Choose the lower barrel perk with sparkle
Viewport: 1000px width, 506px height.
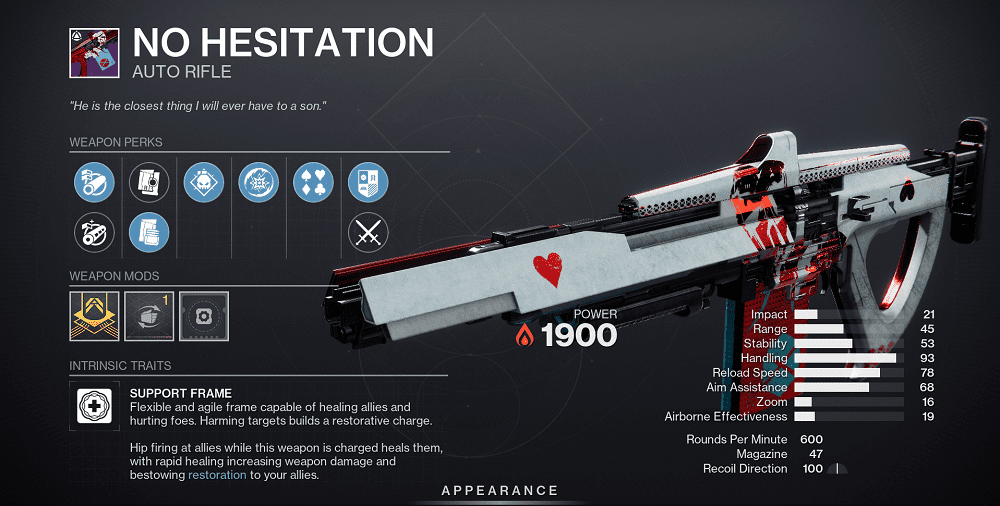tap(92, 232)
